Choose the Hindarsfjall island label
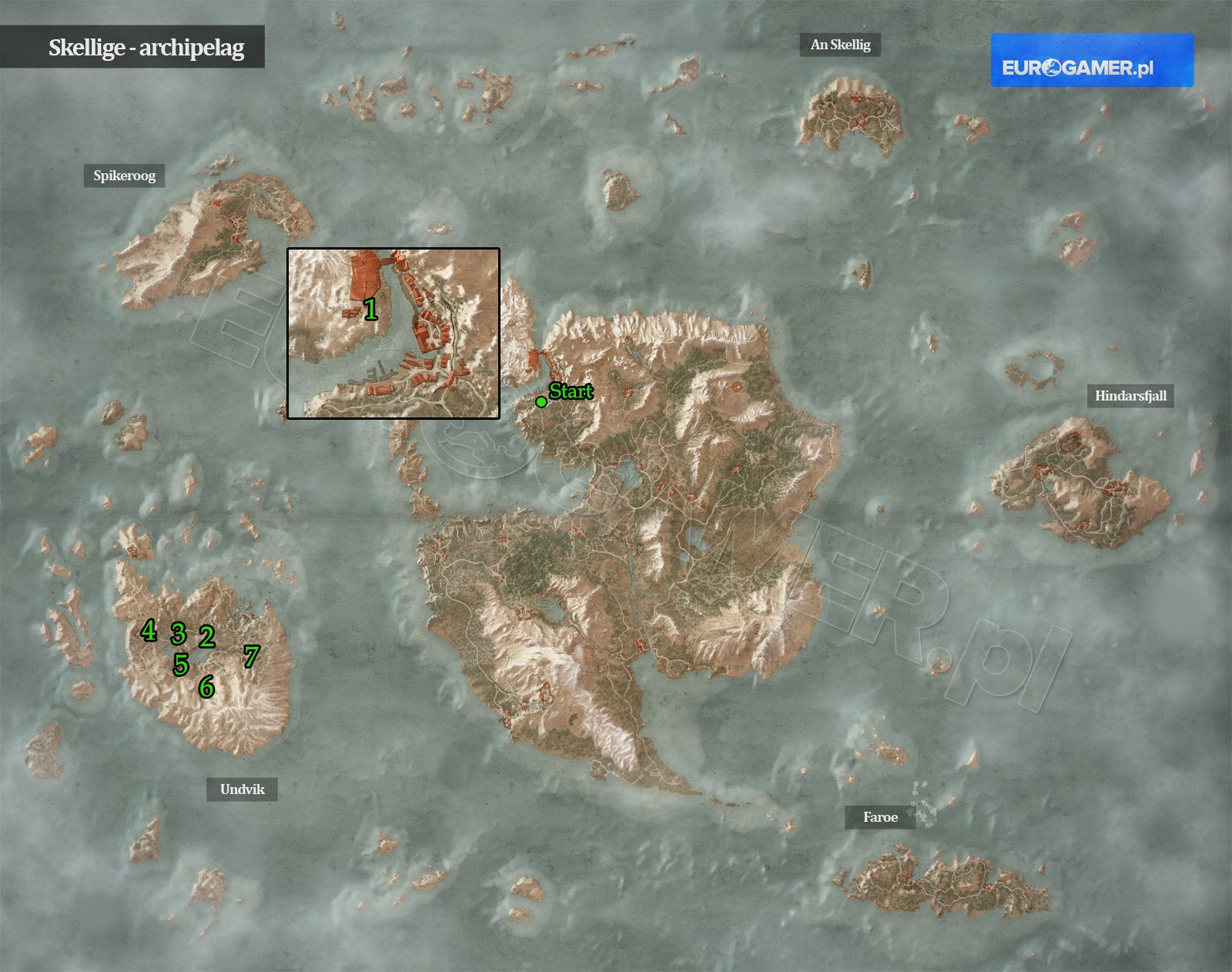The height and width of the screenshot is (972, 1232). (x=1130, y=396)
